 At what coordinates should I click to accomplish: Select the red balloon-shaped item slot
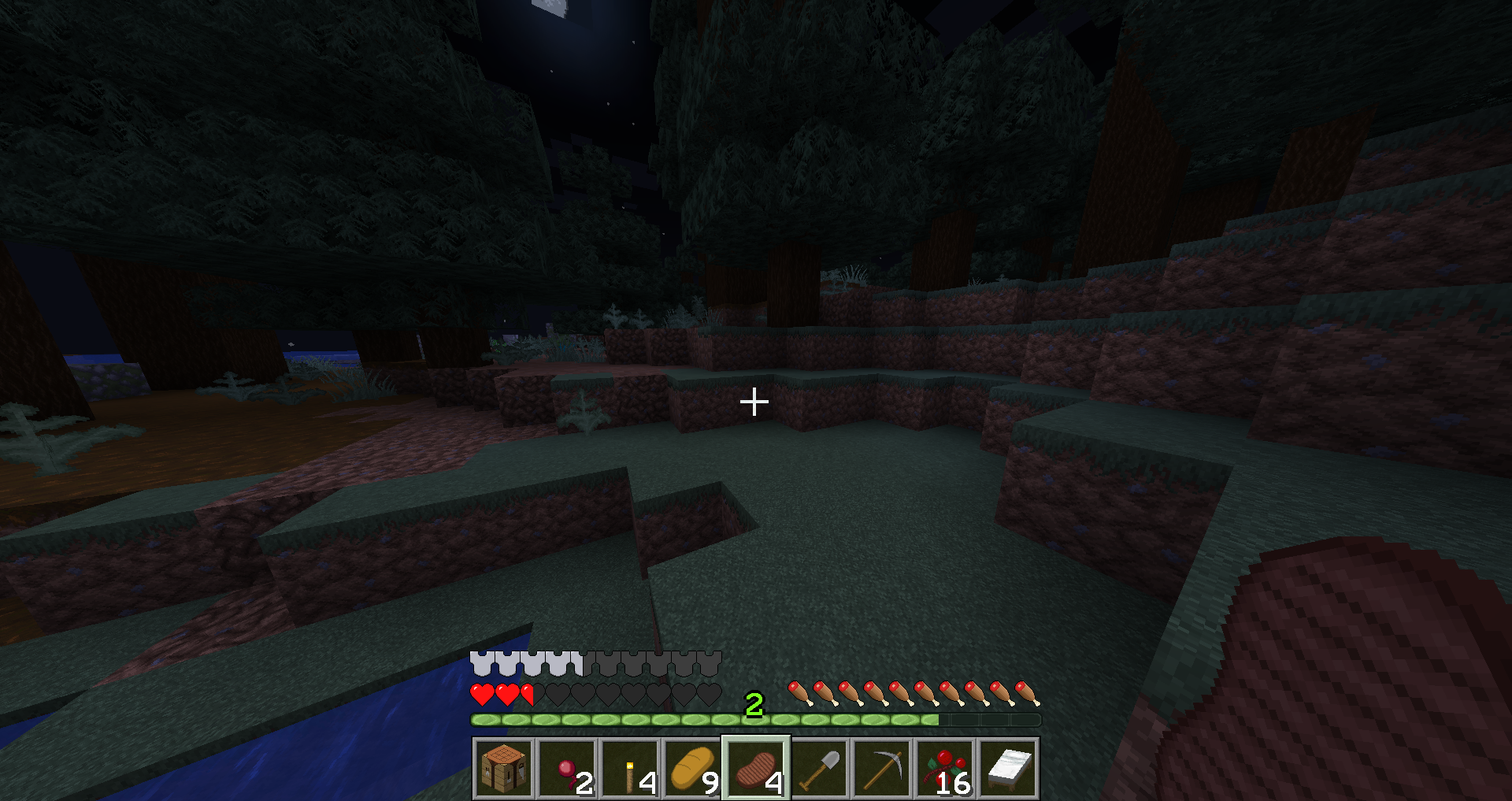[567, 769]
